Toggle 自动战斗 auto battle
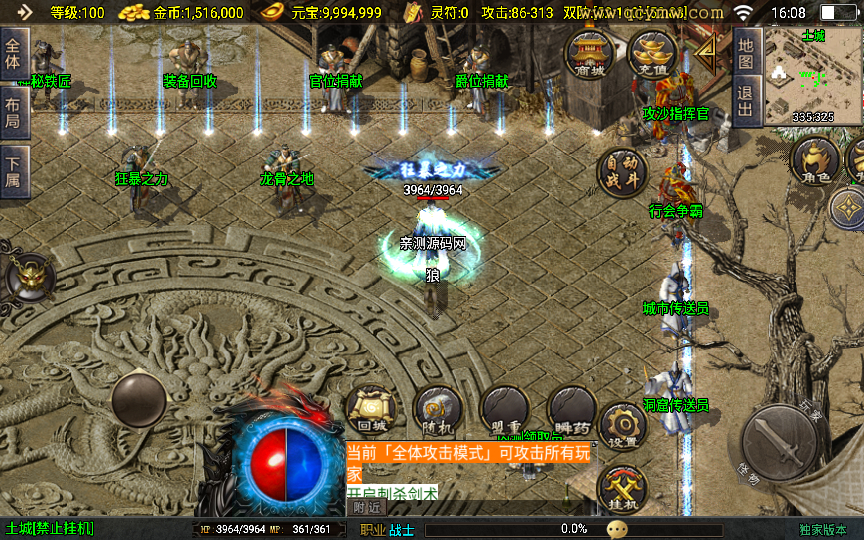864x540 pixels. coord(622,173)
